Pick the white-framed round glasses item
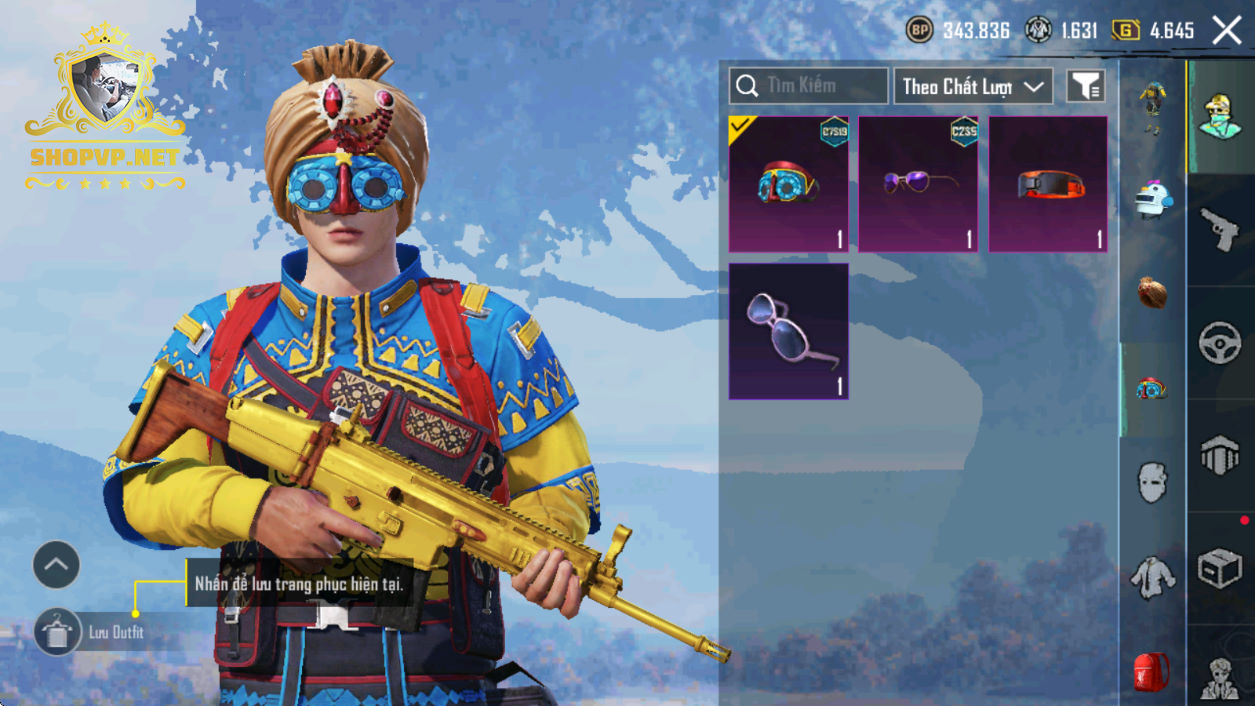The width and height of the screenshot is (1255, 706). (788, 331)
